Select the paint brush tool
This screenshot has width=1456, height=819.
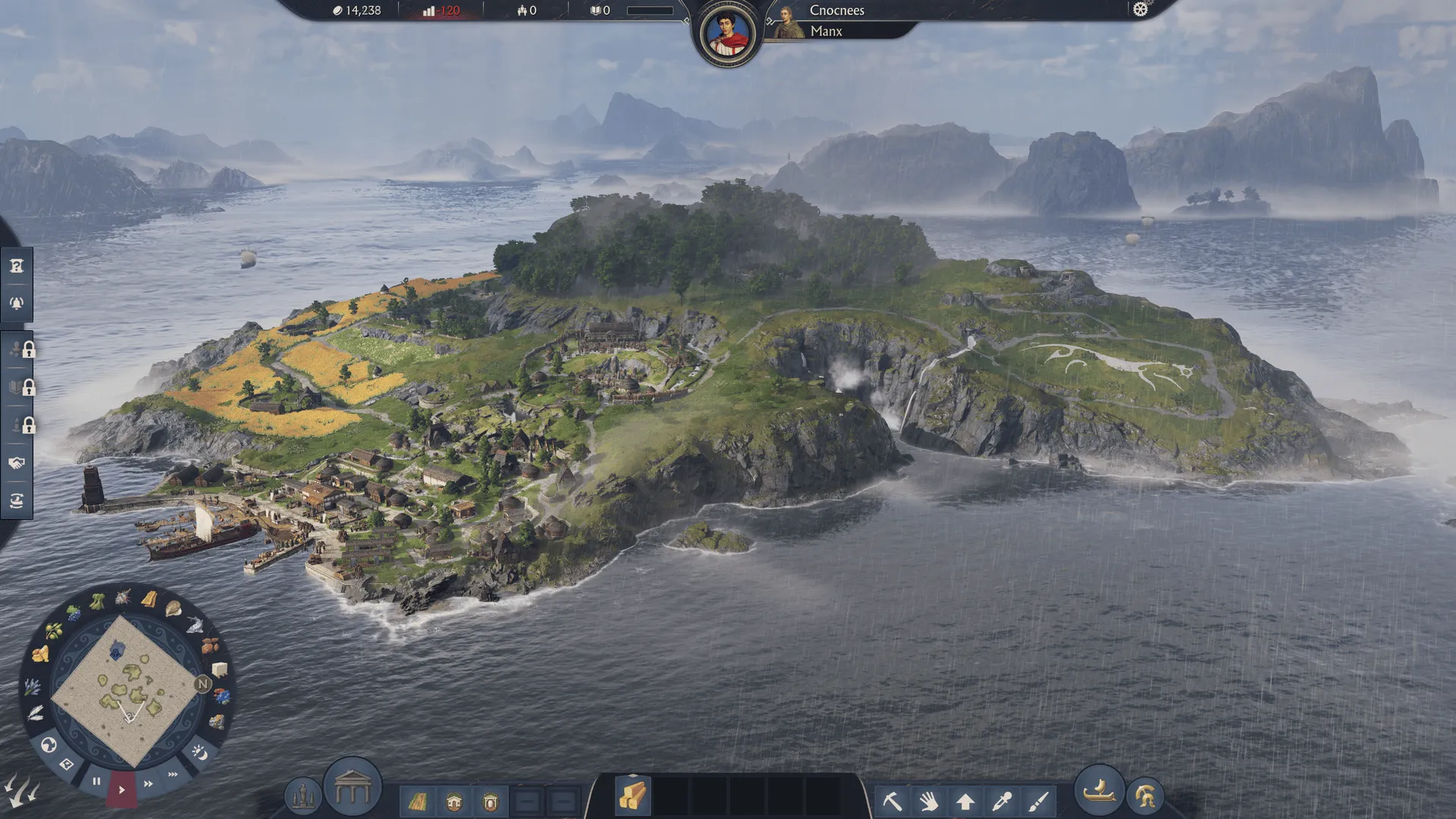[x=1037, y=799]
